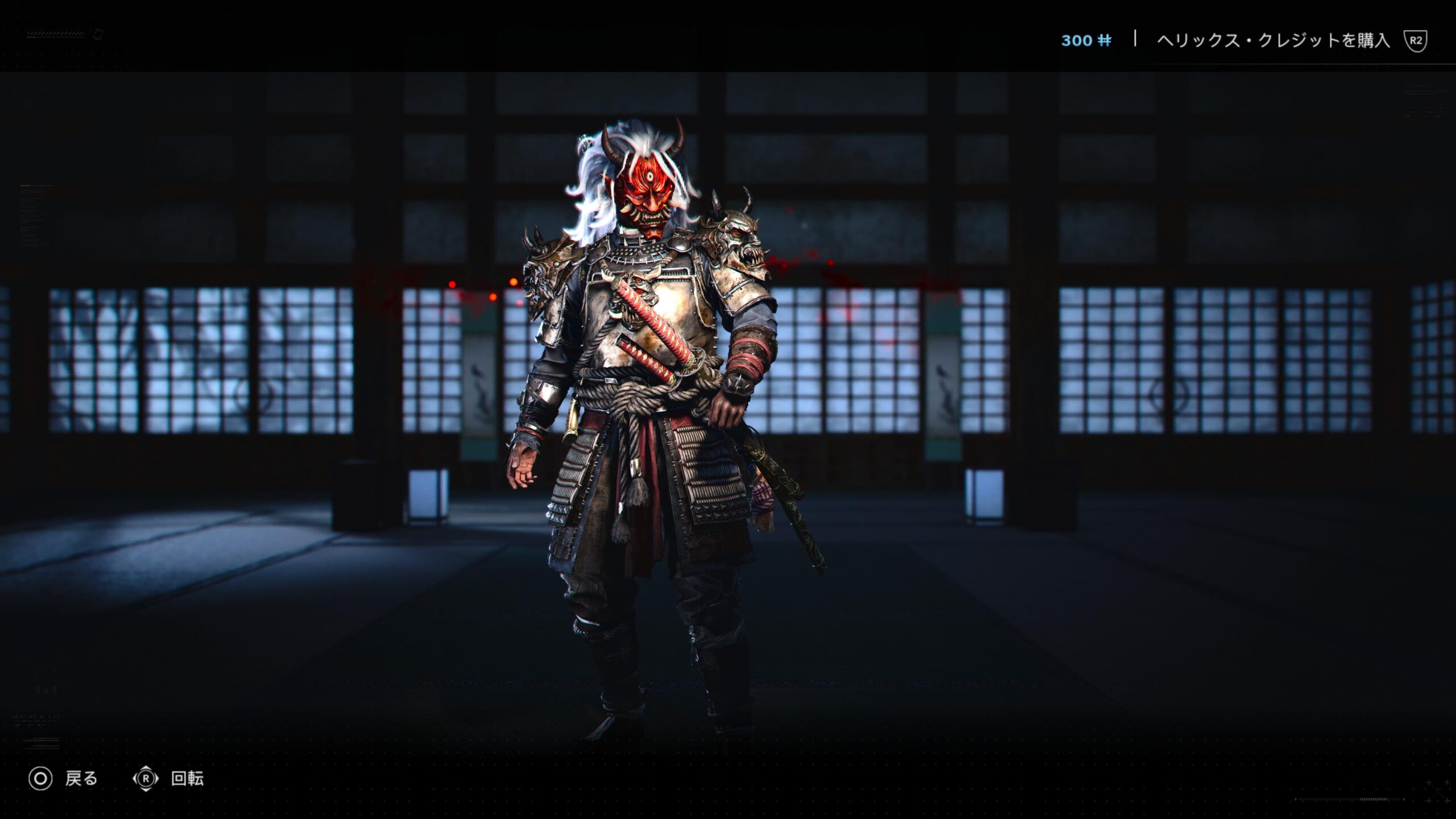Select the 回転 rotate control

point(169,779)
